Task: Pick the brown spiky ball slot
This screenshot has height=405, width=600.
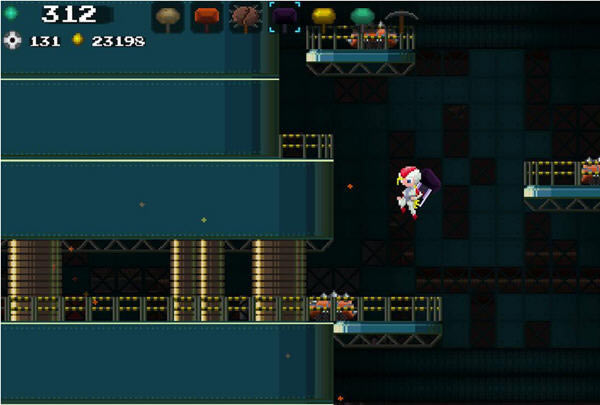Action: pyautogui.click(x=245, y=16)
